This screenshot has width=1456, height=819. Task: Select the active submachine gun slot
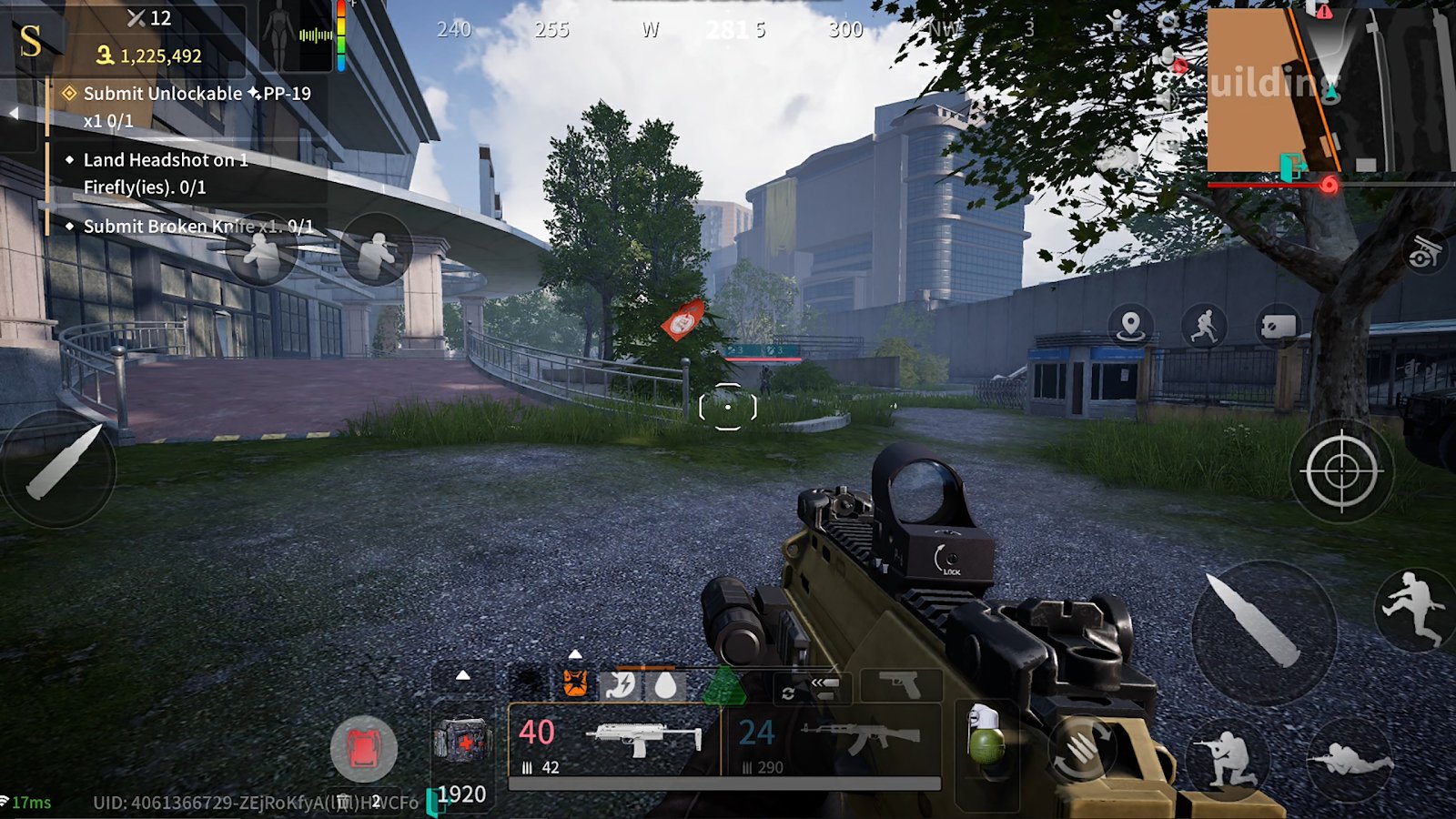(x=614, y=741)
